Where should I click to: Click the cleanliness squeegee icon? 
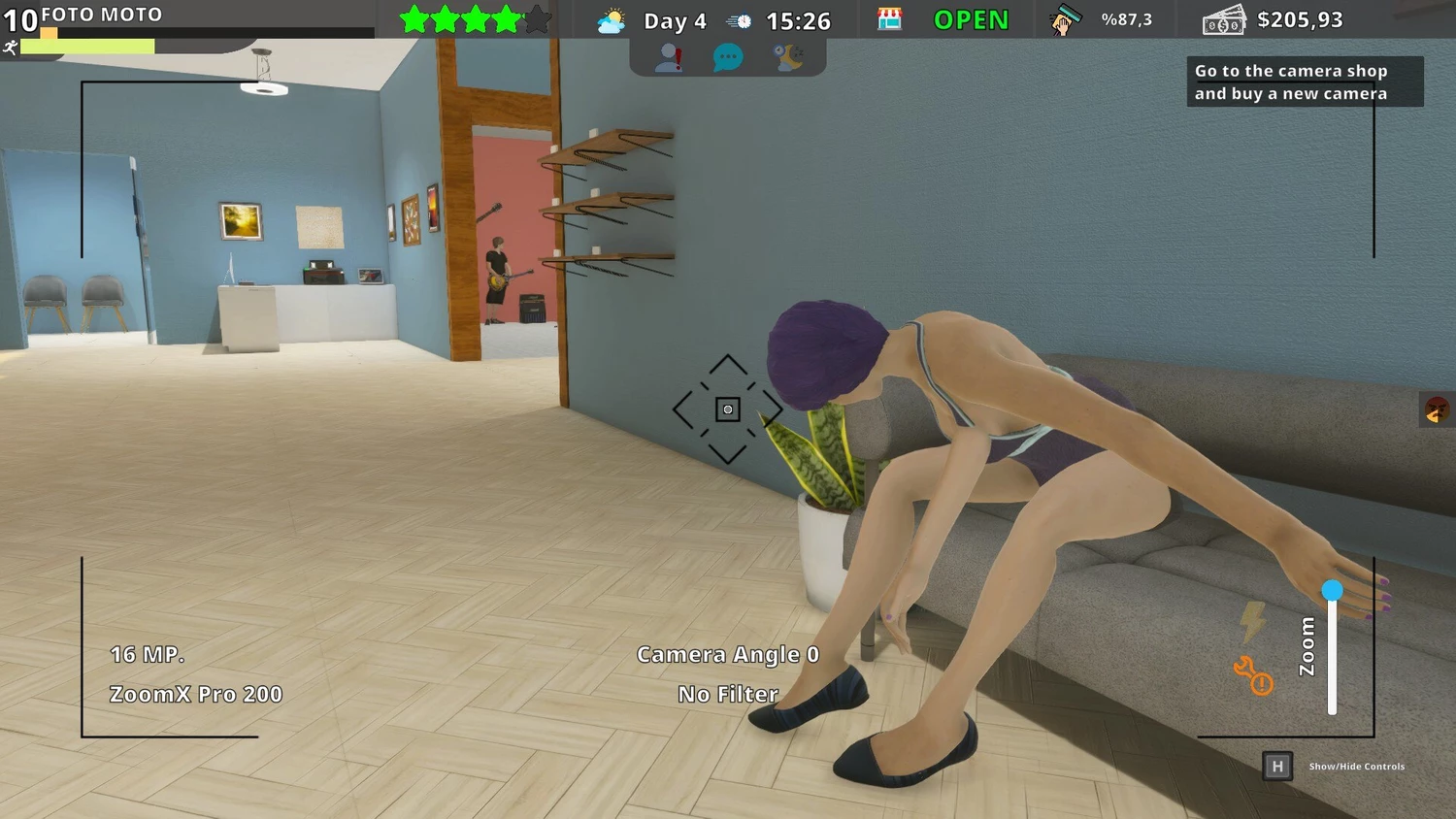(x=1065, y=20)
